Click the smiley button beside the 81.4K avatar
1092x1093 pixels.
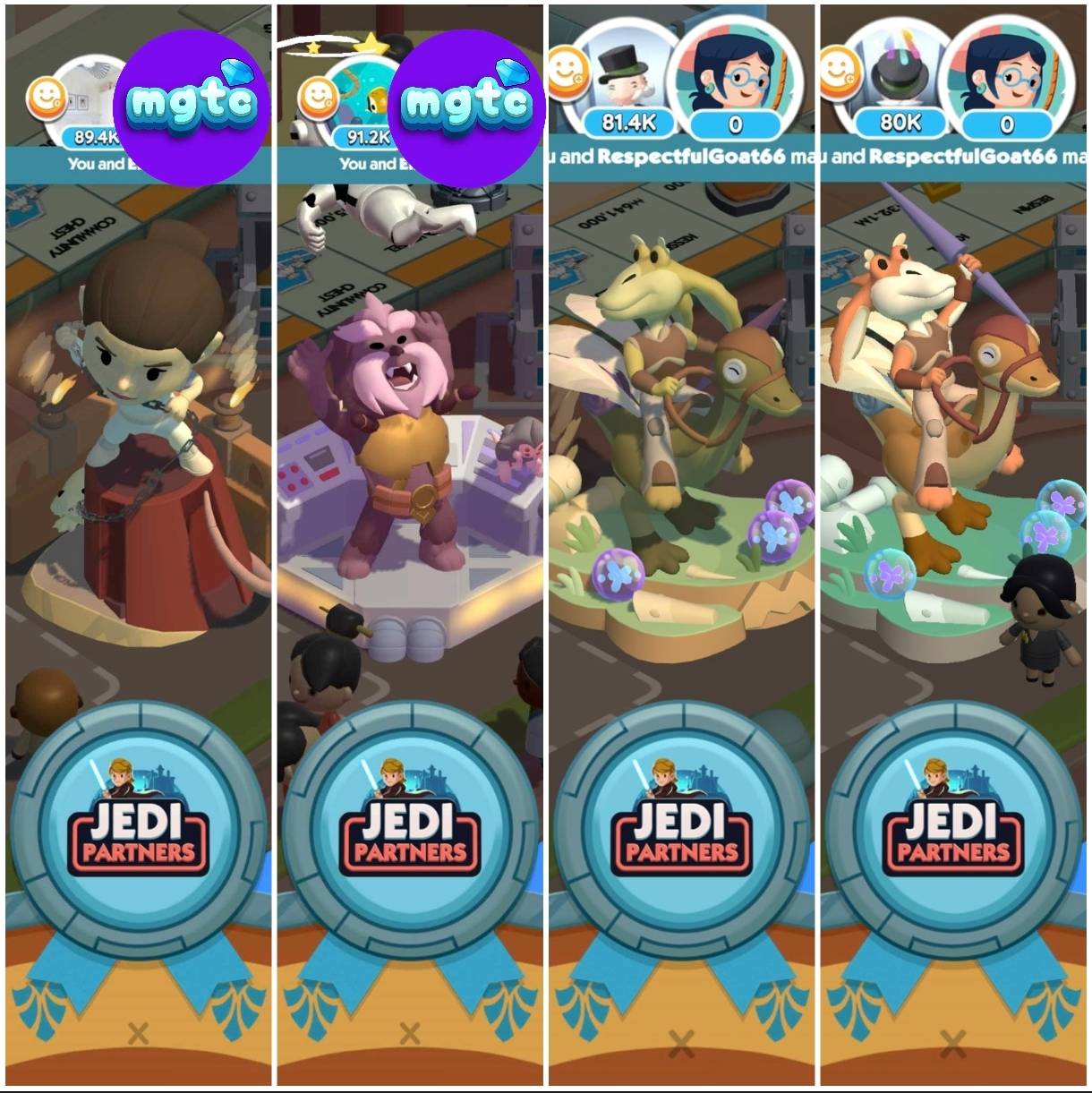pyautogui.click(x=567, y=71)
